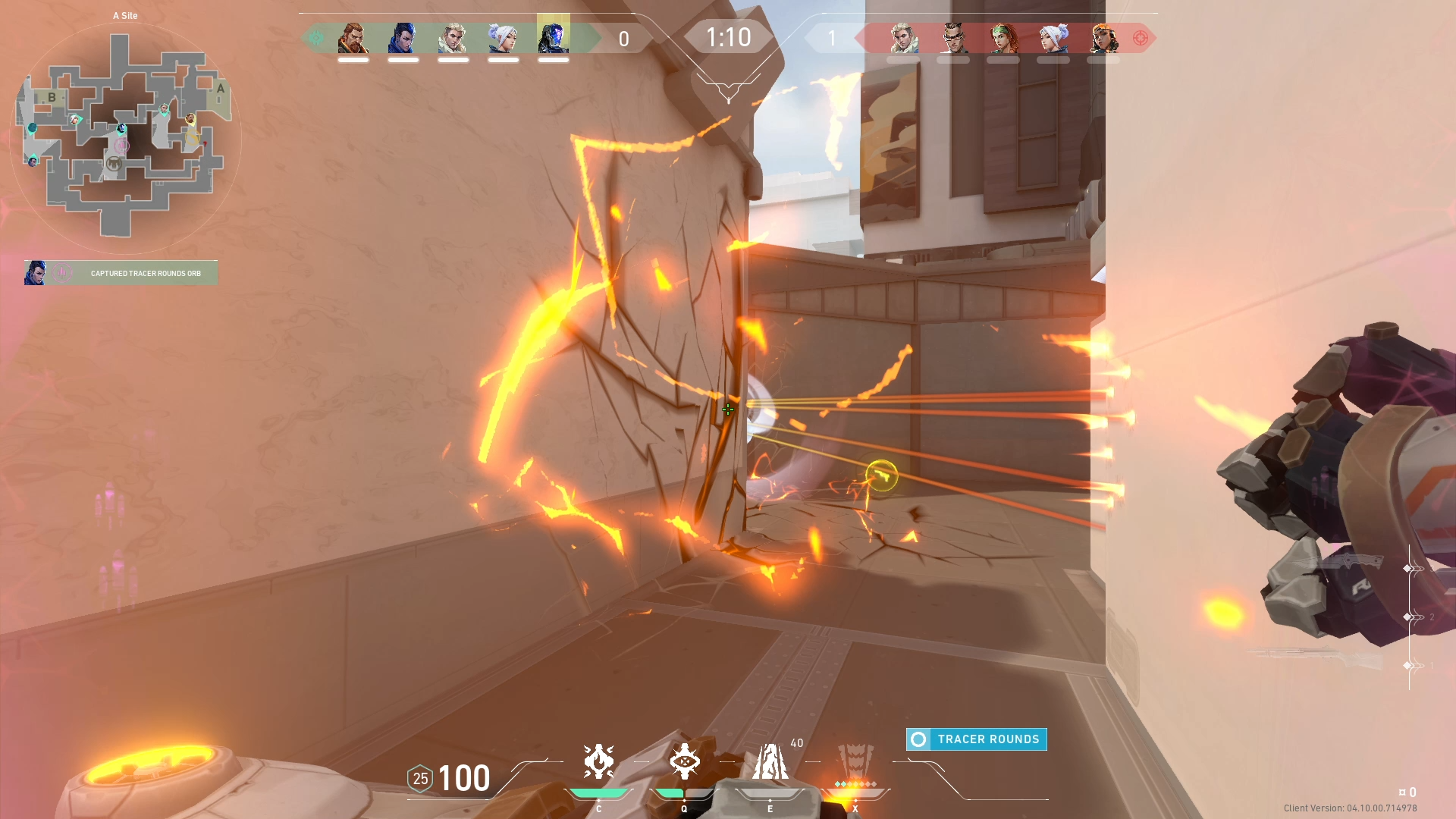Click the Tracer Rounds buff indicator
The width and height of the screenshot is (1456, 819).
(x=977, y=739)
